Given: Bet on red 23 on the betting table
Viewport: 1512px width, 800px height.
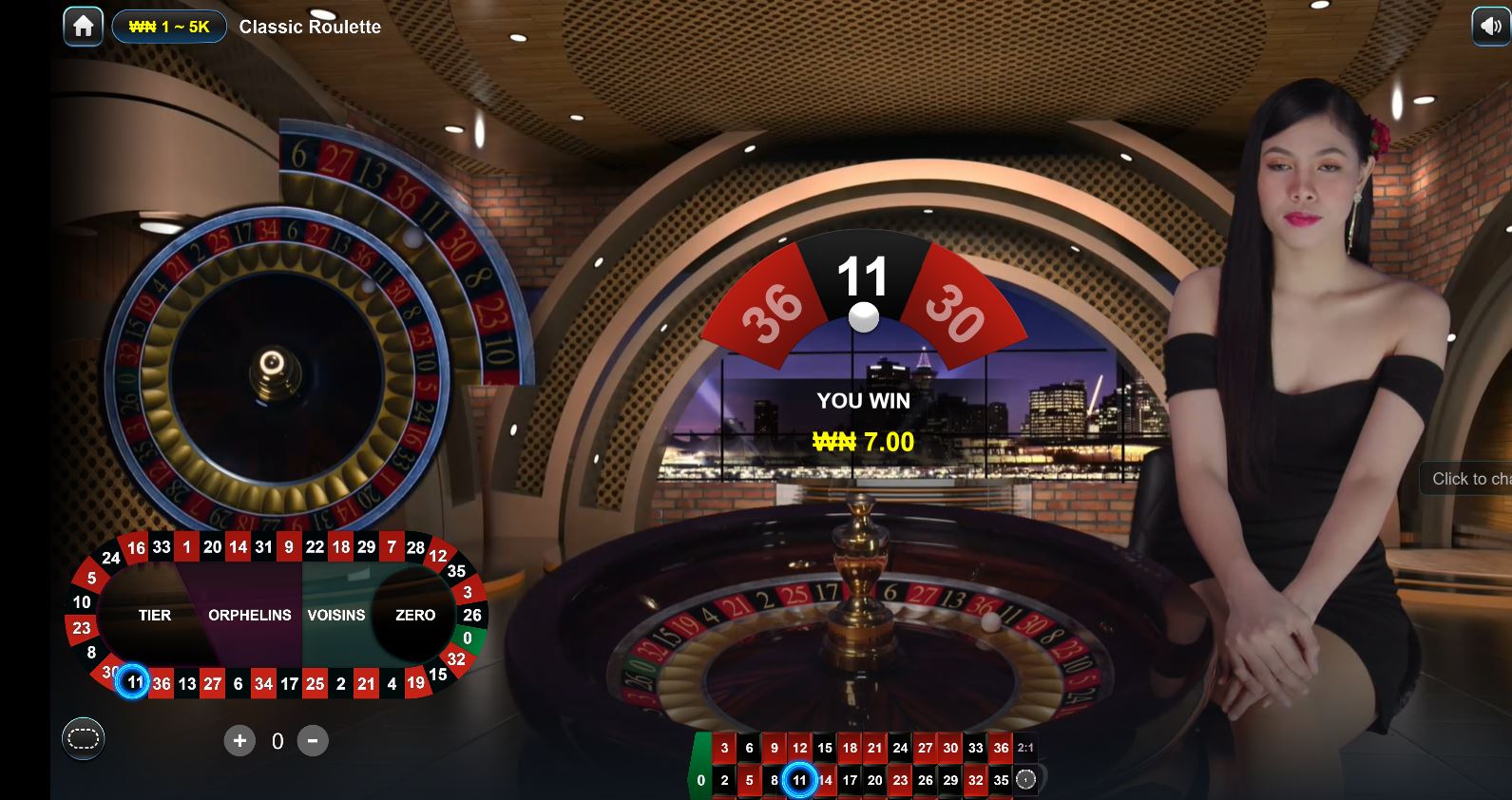Looking at the screenshot, I should pyautogui.click(x=900, y=780).
